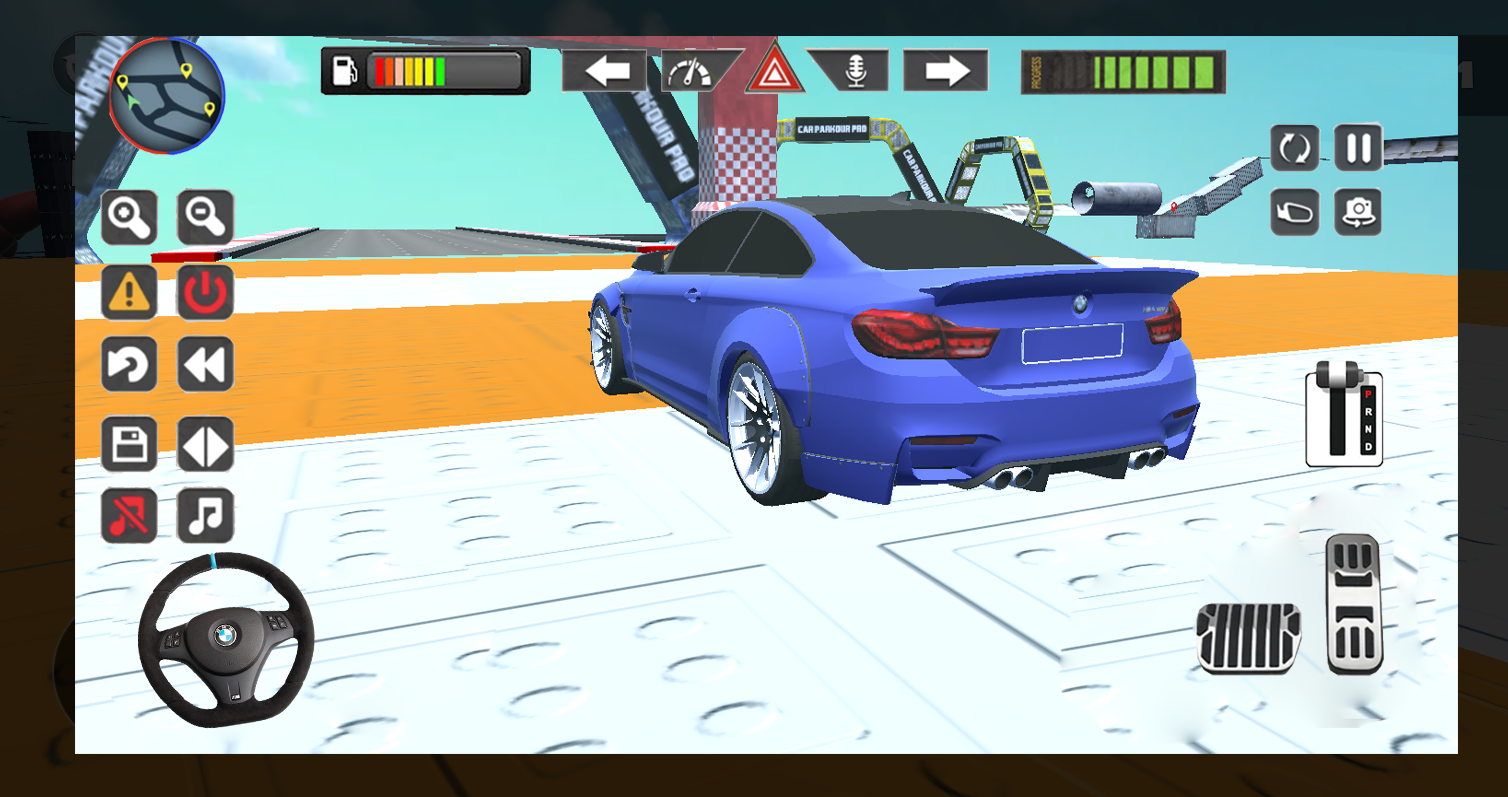
Task: Shift the gear selector to R
Action: point(1369,412)
